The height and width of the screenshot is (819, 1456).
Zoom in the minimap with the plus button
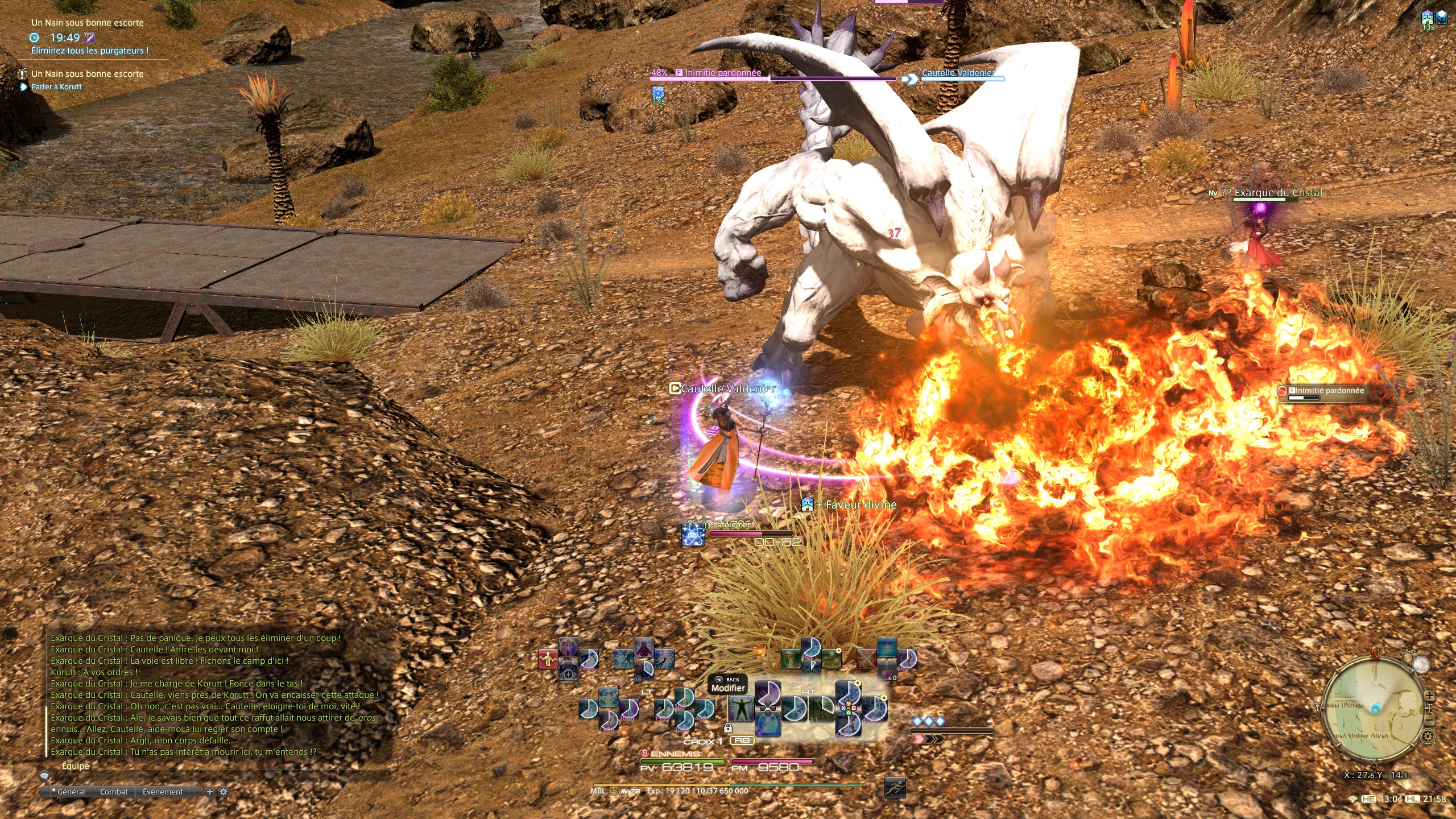click(1429, 696)
